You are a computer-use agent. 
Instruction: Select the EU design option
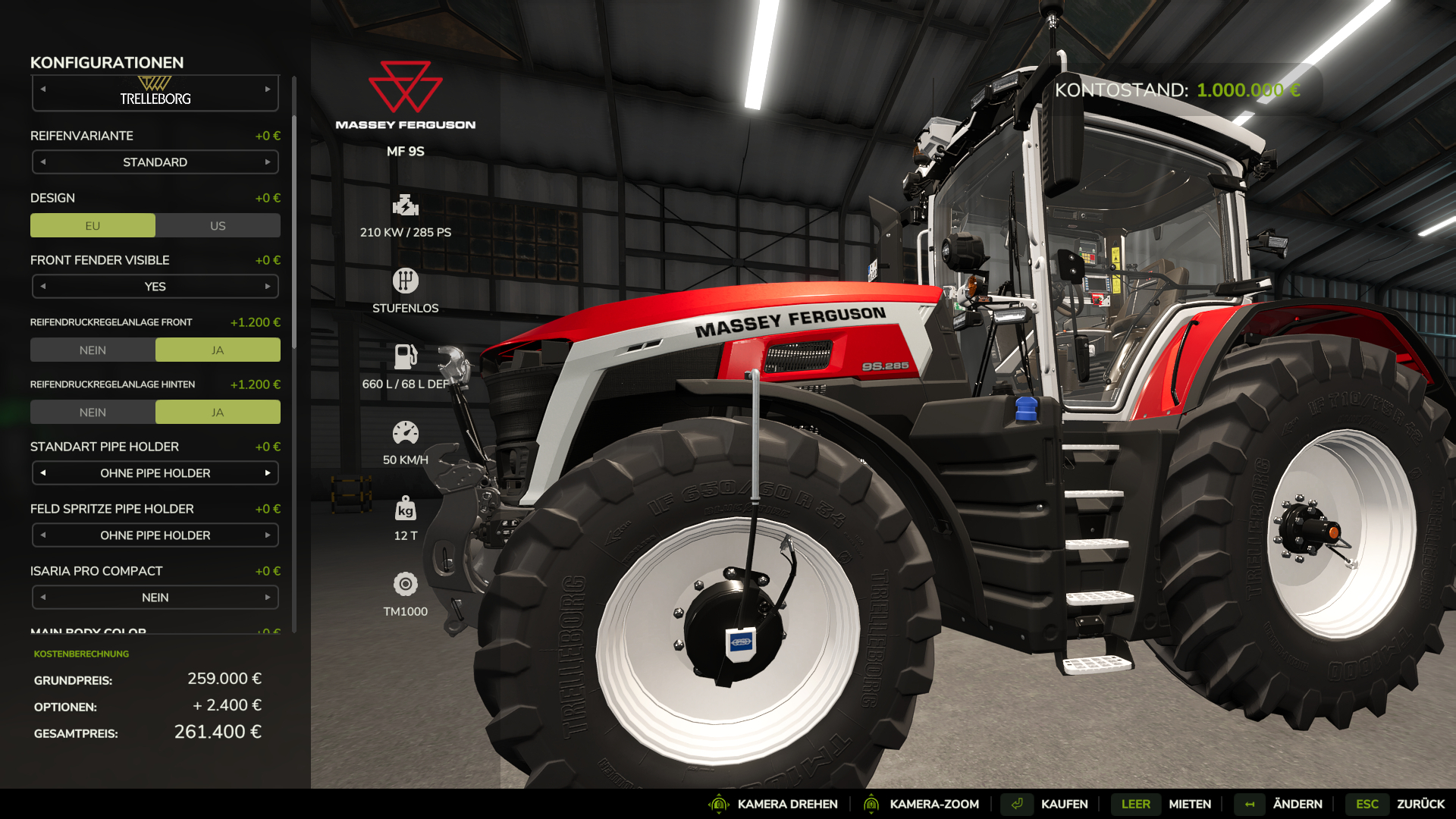[93, 226]
